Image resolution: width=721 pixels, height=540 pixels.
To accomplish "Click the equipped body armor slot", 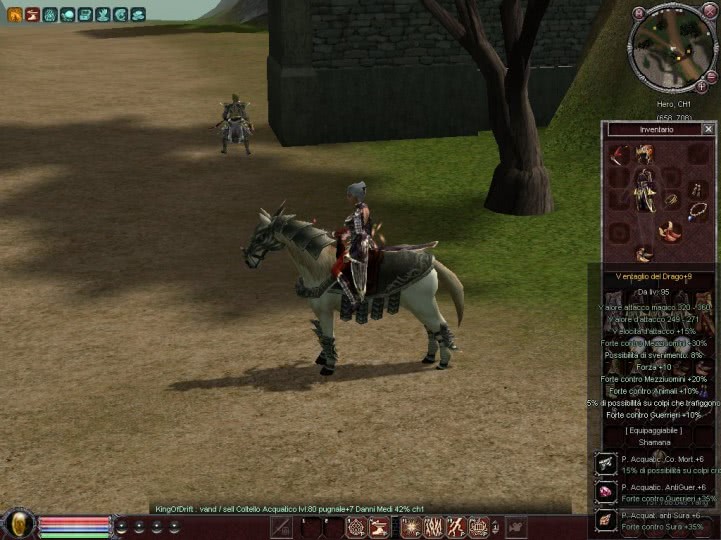I will 646,190.
